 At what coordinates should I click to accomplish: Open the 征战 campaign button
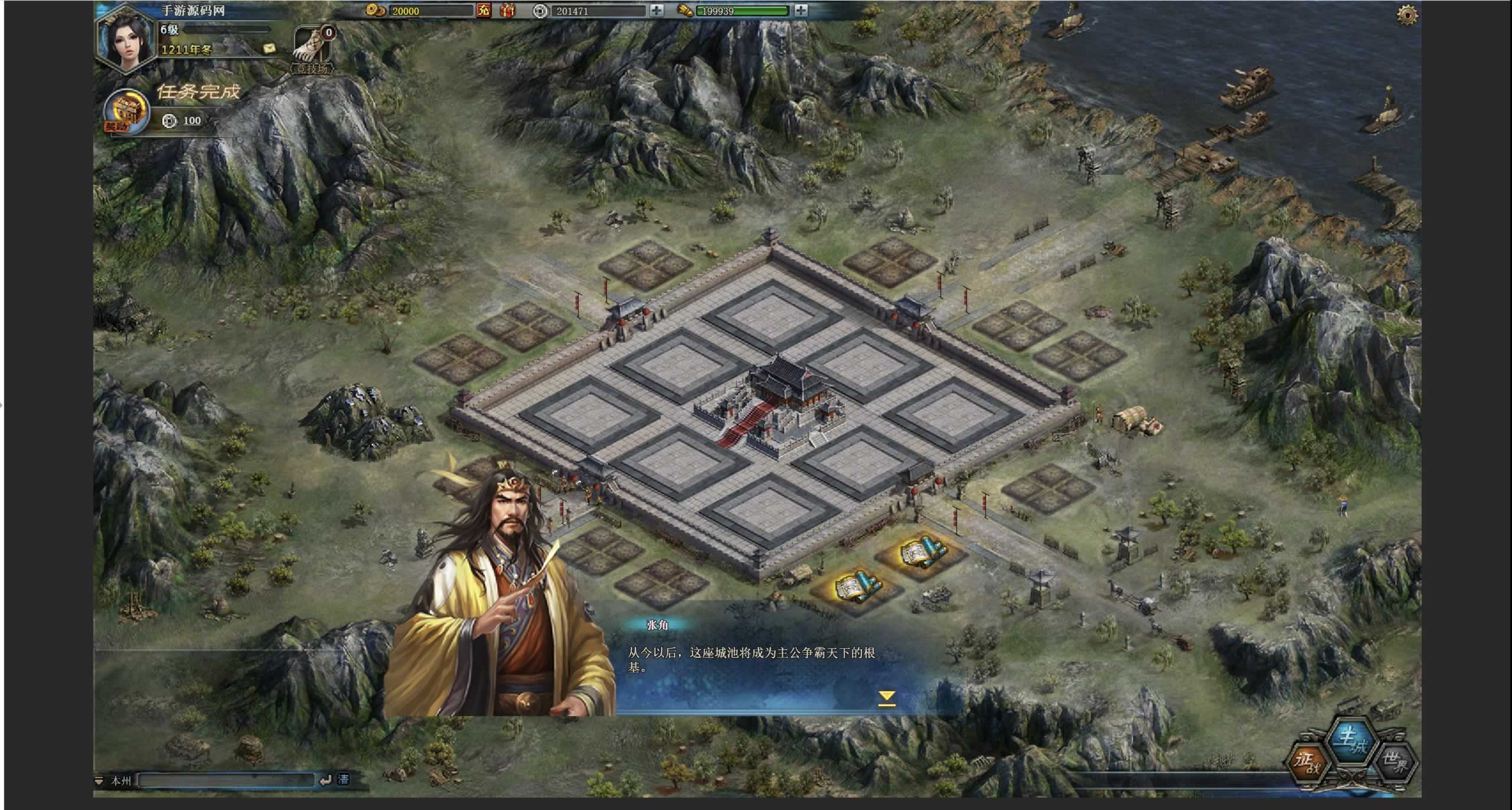coord(1309,763)
